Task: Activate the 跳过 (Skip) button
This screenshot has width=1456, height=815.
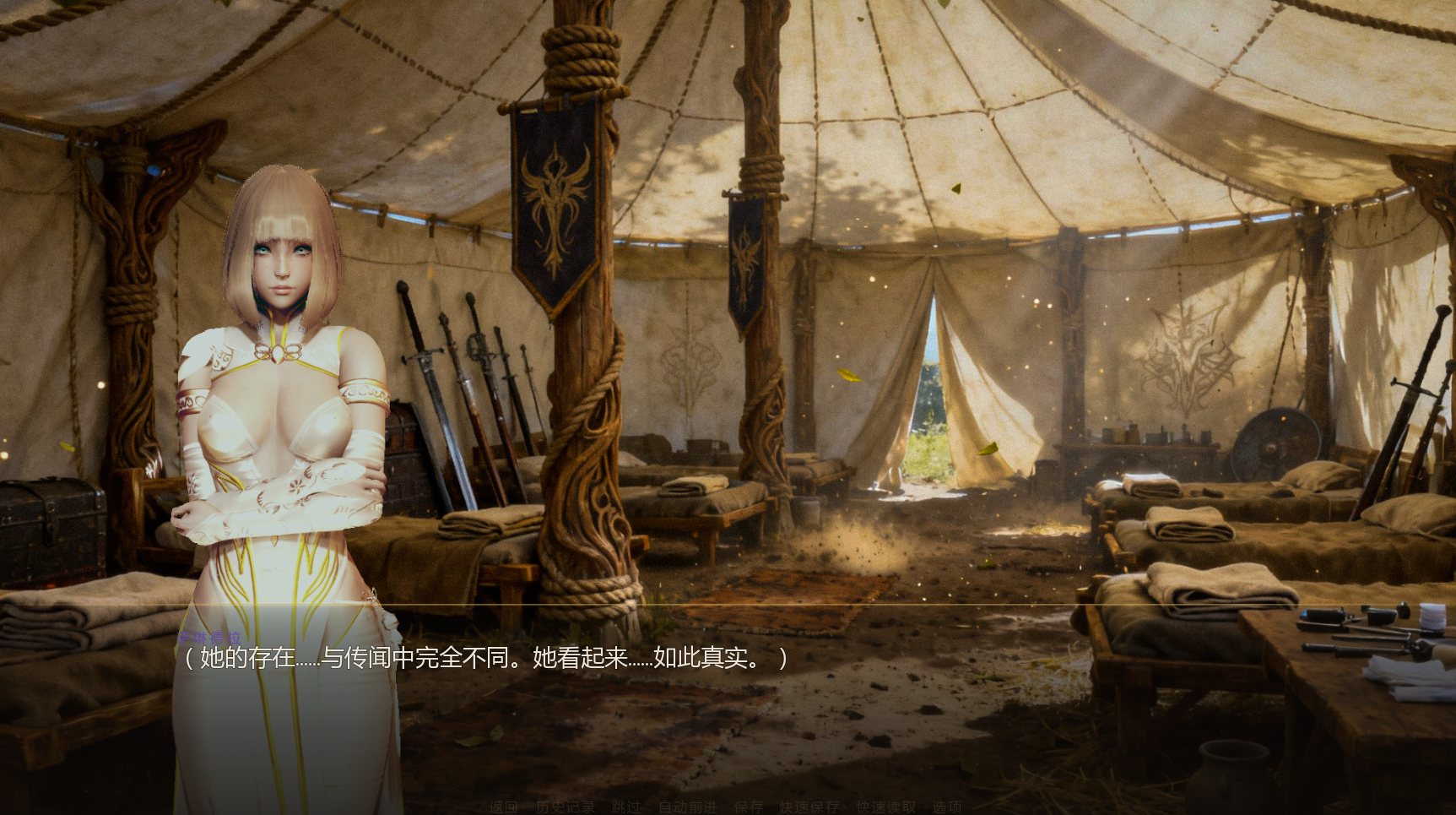Action: [x=625, y=807]
